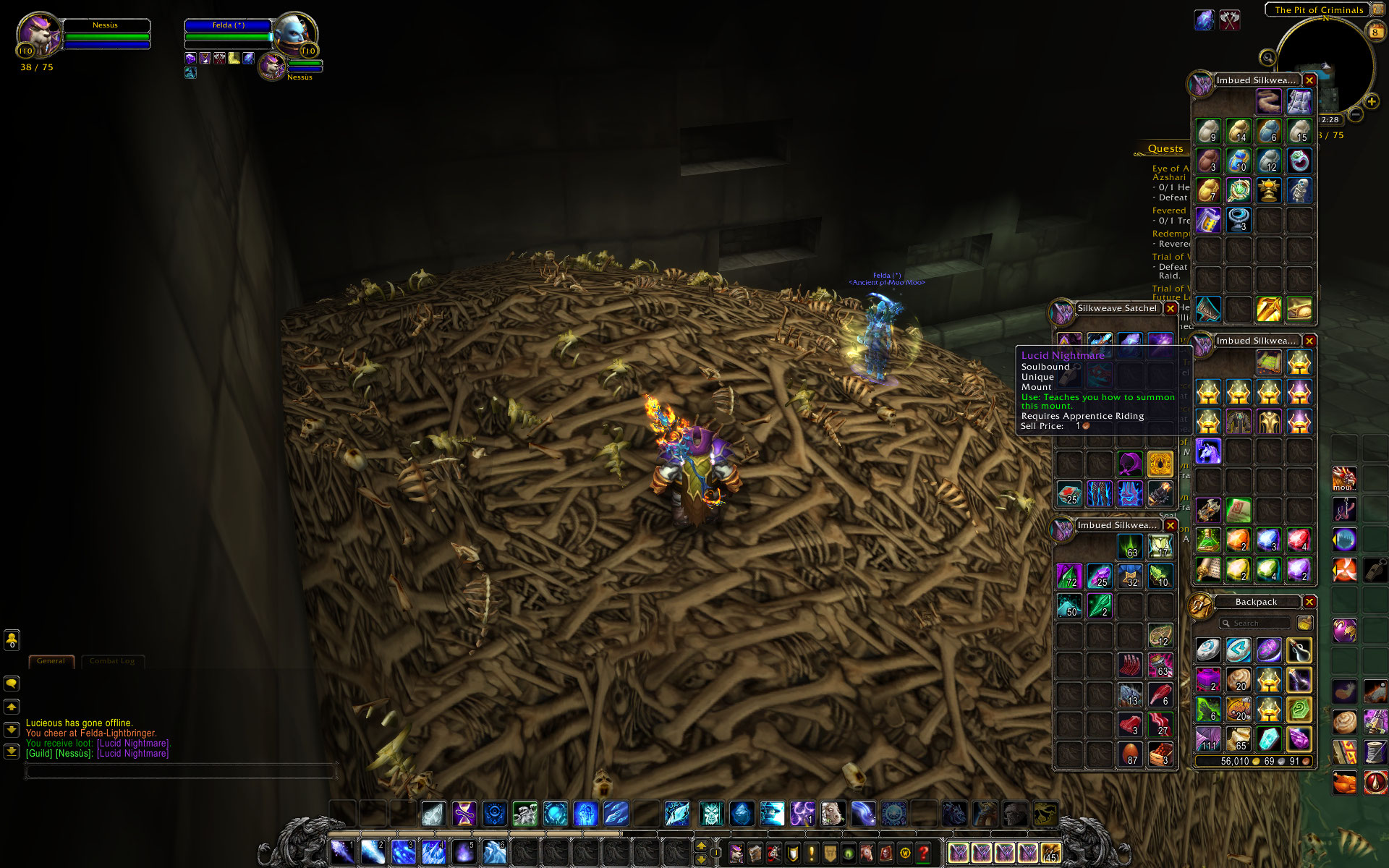Open the Quests tracker header
Screen dimensions: 1389x868
[x=1165, y=149]
